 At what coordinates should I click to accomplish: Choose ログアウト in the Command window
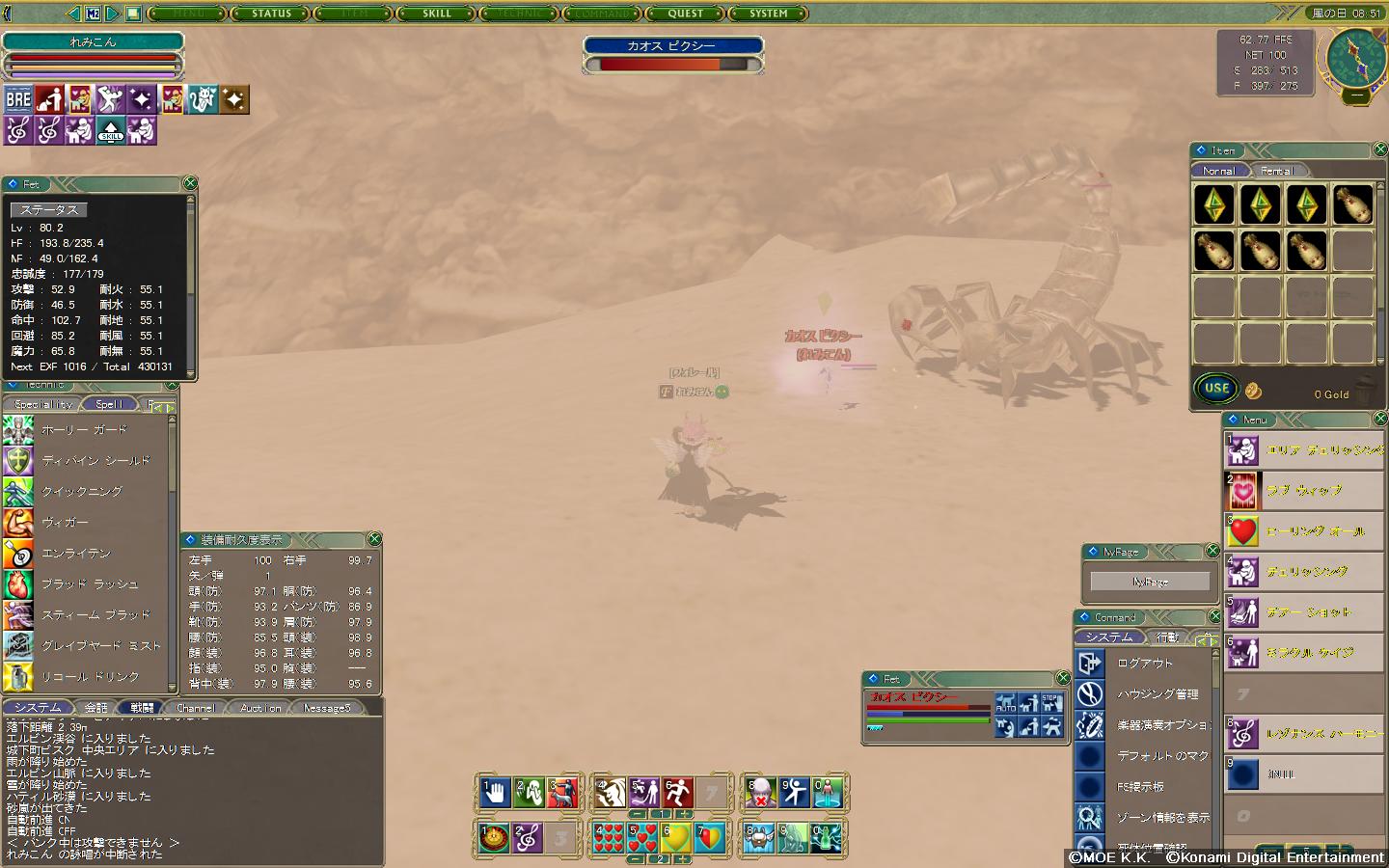[1145, 664]
